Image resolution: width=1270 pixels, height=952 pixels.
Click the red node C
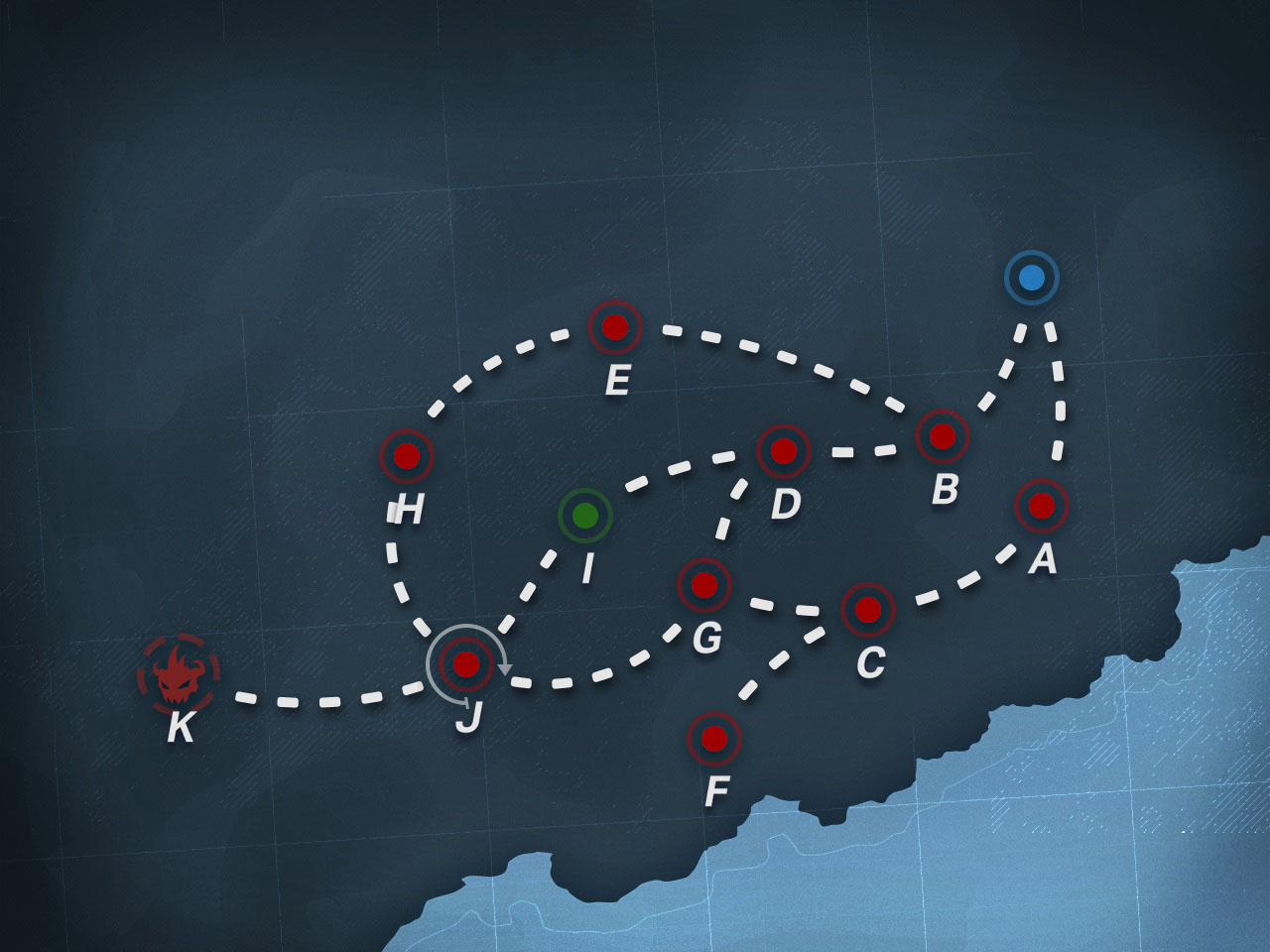coord(868,610)
